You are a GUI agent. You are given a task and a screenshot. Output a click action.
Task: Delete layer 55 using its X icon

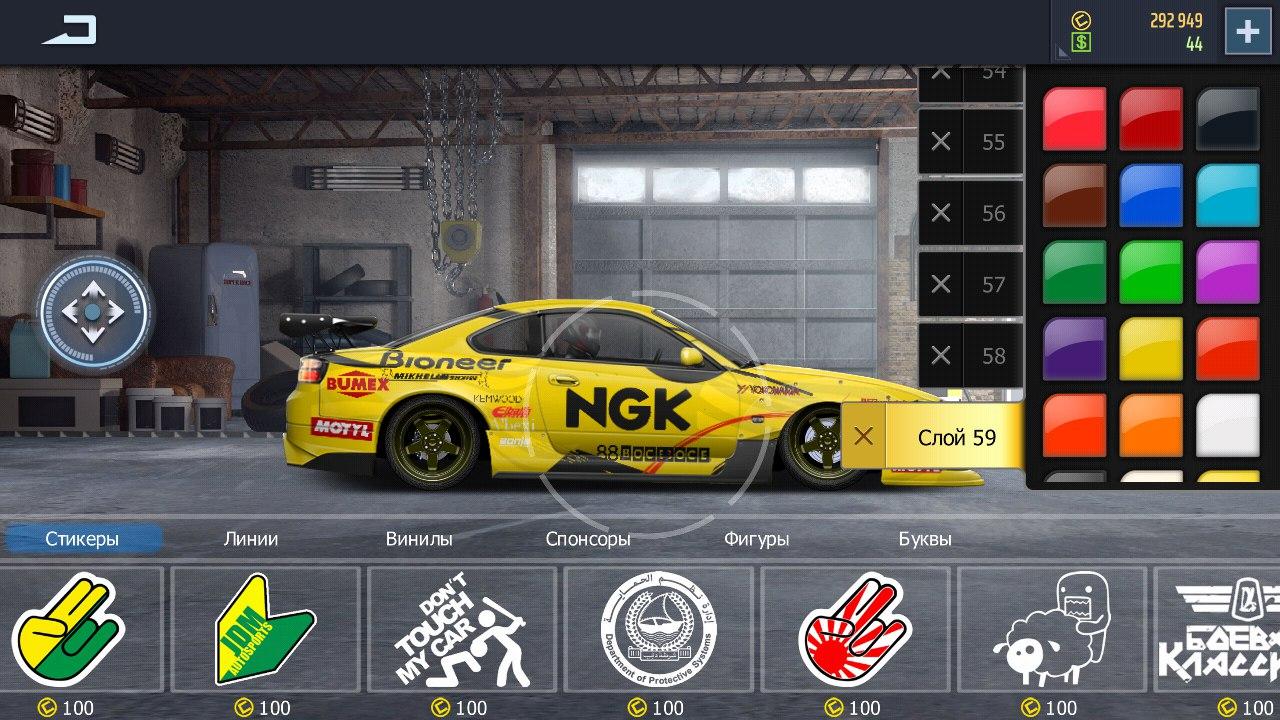(938, 142)
